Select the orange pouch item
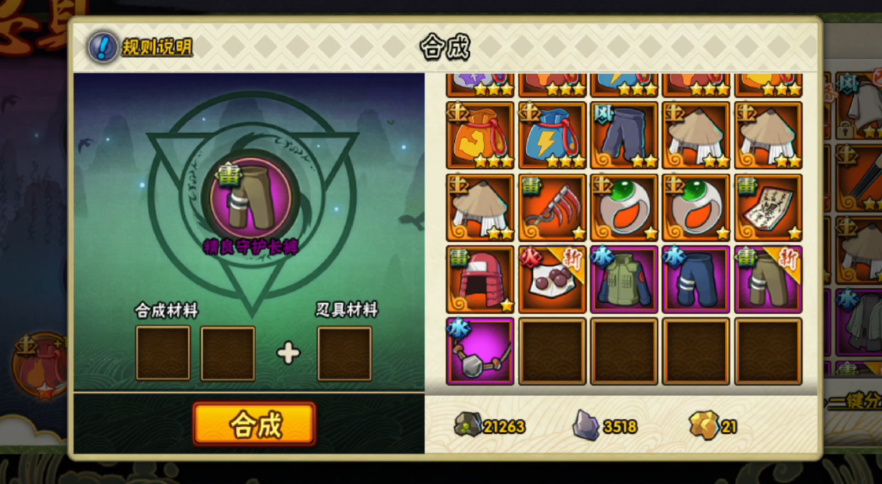Screen dimensions: 882x484 point(480,134)
